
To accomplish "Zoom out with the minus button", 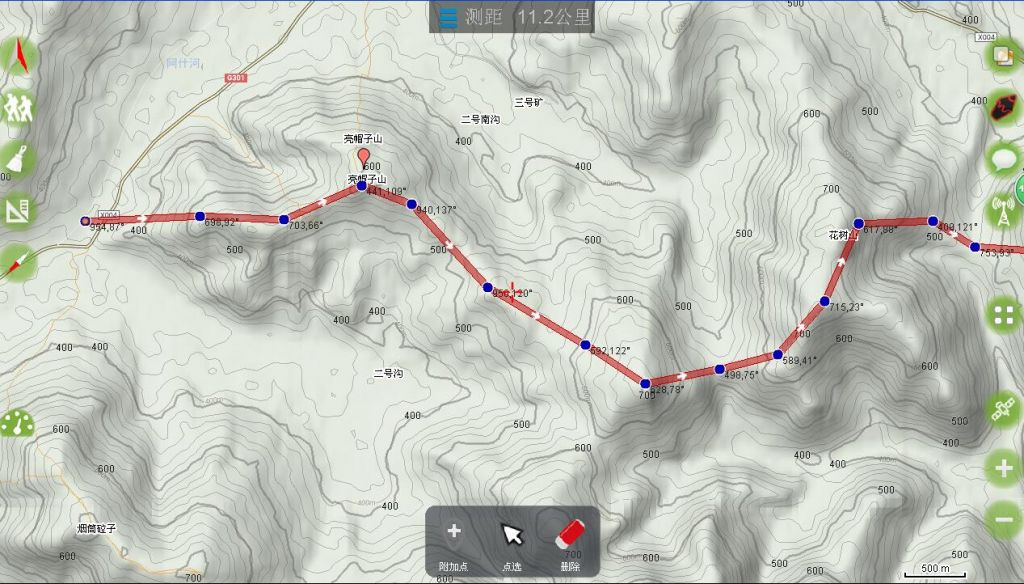I will tap(1002, 519).
